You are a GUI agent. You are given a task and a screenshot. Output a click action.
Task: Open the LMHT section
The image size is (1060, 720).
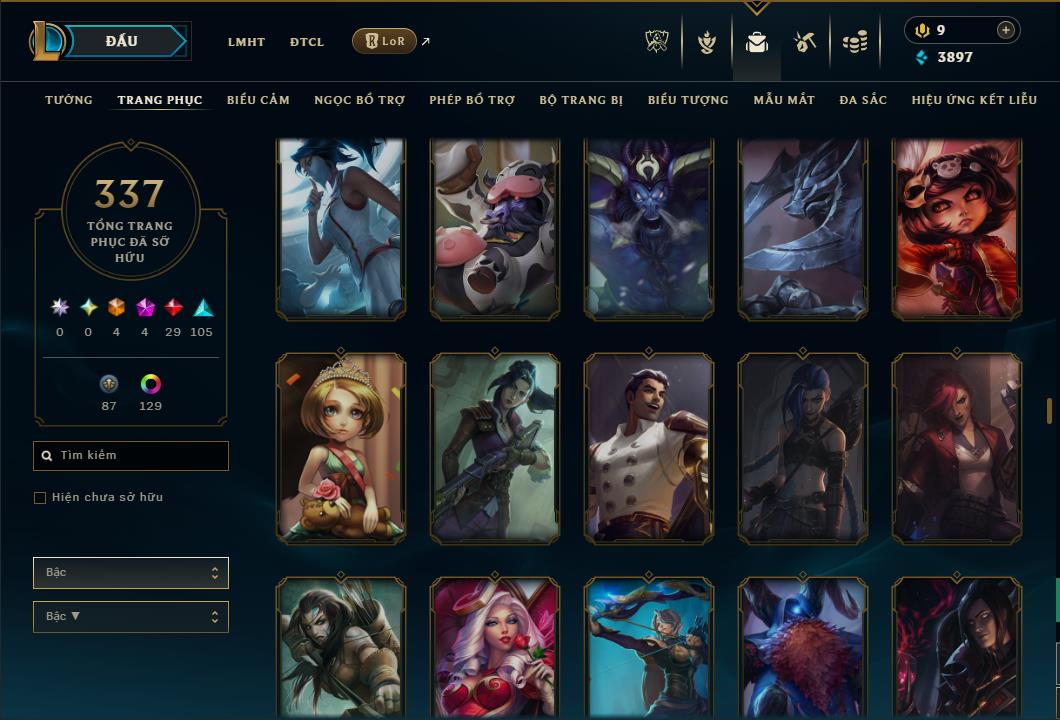coord(246,42)
